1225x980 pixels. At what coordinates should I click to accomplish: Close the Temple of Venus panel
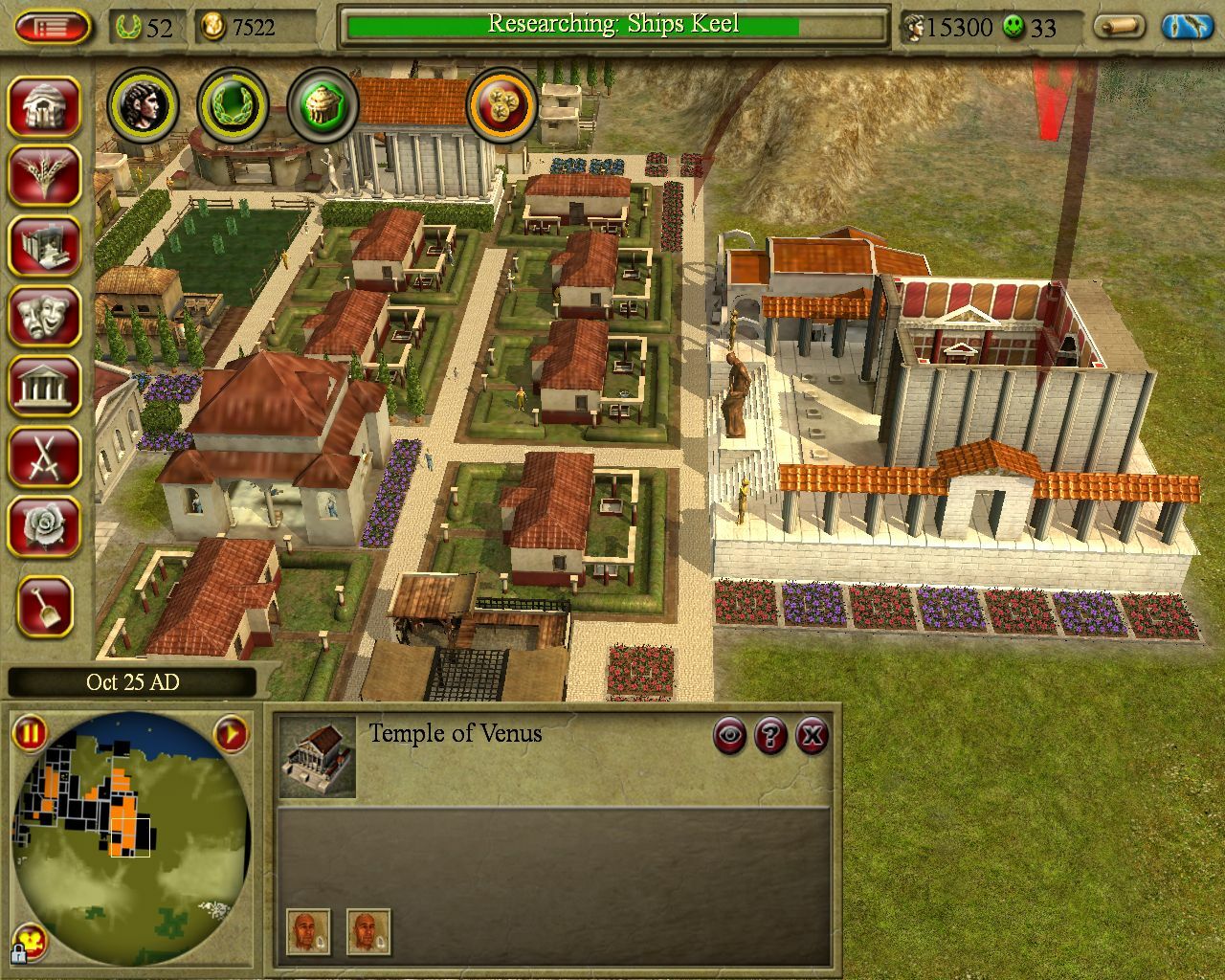[x=812, y=736]
